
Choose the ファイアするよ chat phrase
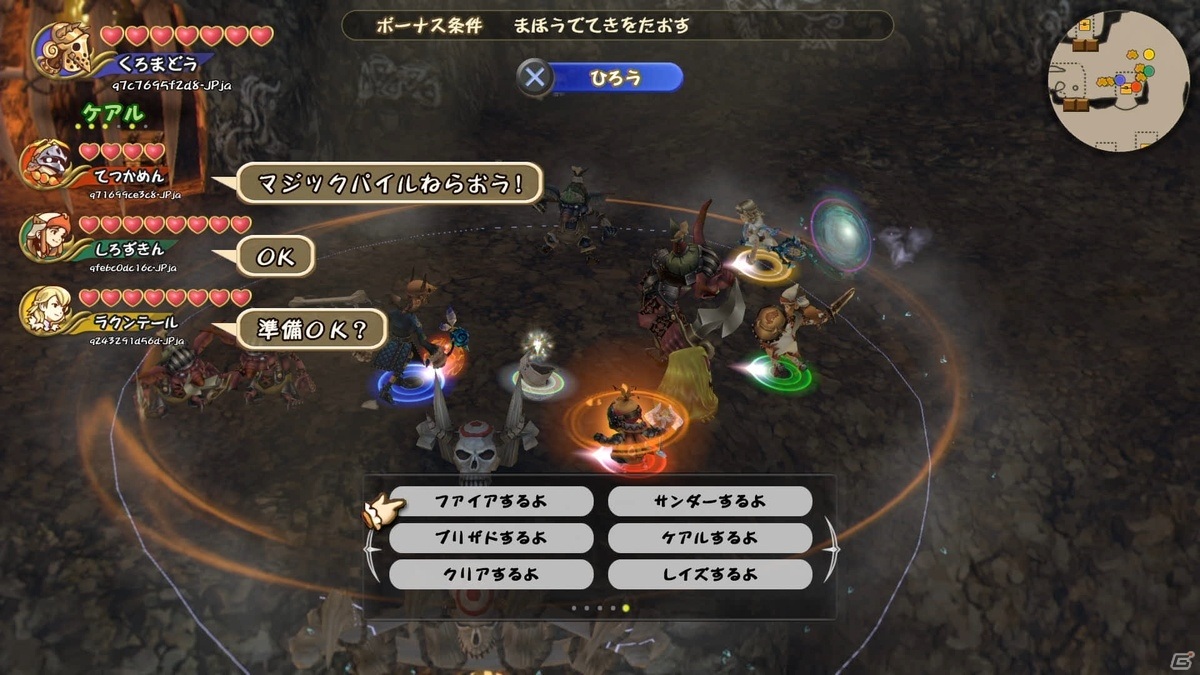(x=490, y=501)
